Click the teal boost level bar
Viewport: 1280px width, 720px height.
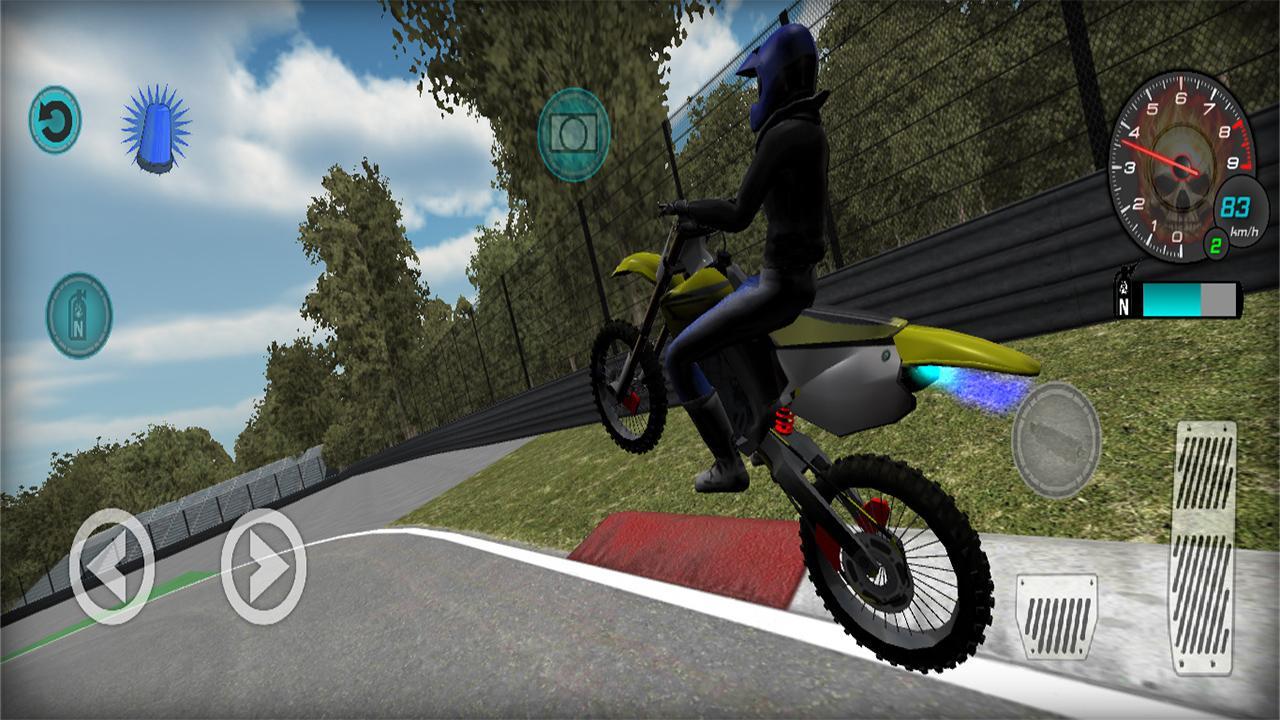point(1170,297)
